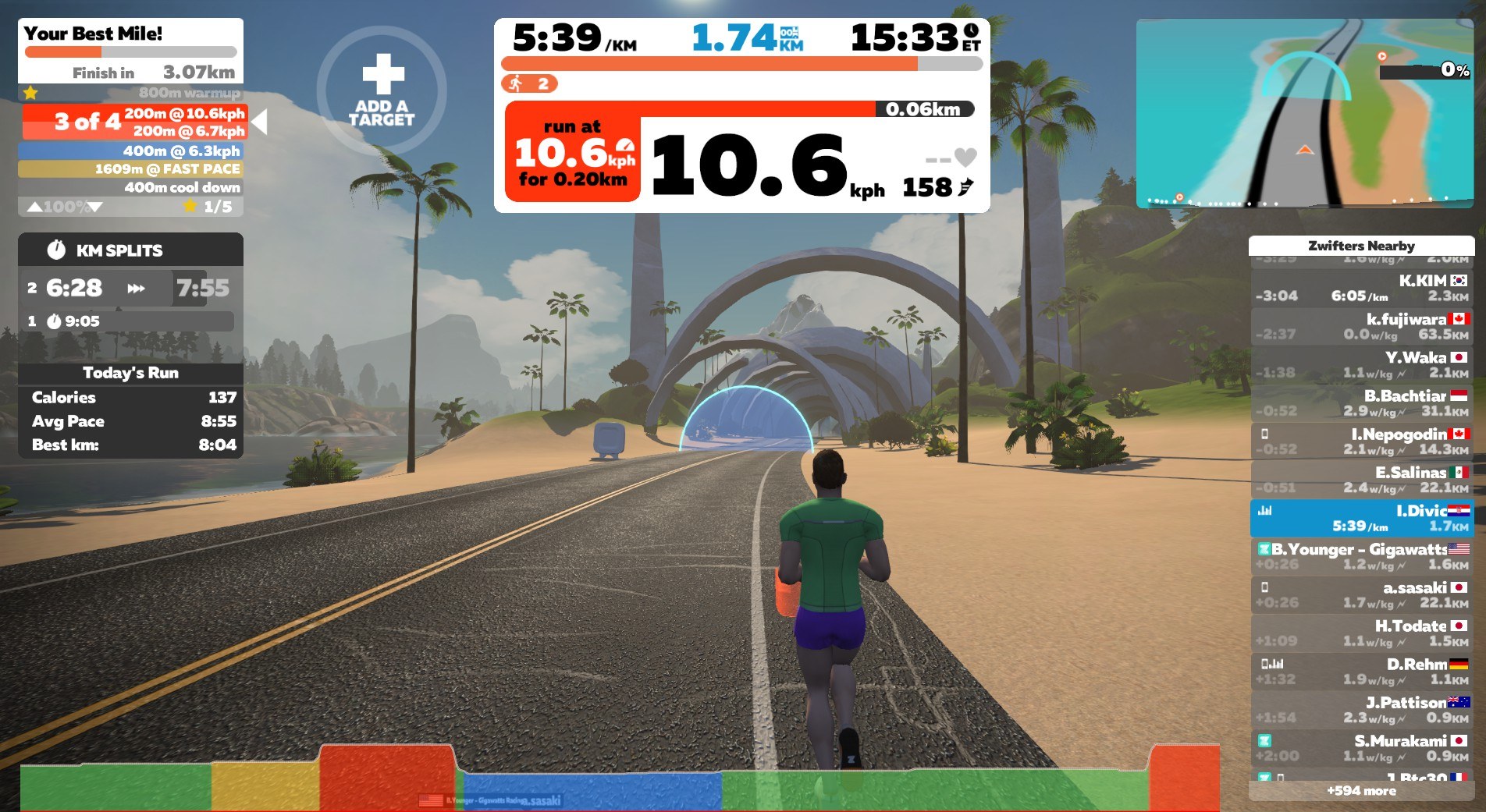
Task: Select K.KIM in Zwifters Nearby
Action: (x=1361, y=288)
